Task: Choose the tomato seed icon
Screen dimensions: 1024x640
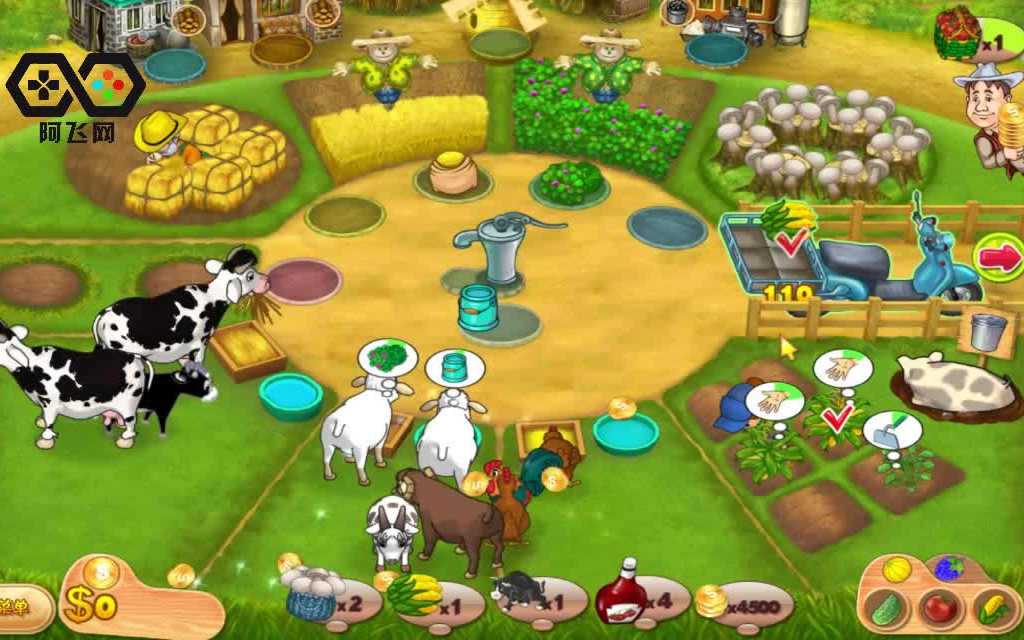Action: pyautogui.click(x=940, y=608)
